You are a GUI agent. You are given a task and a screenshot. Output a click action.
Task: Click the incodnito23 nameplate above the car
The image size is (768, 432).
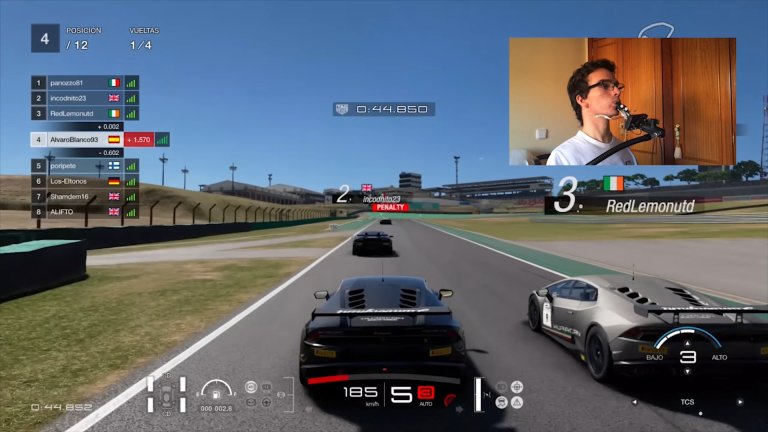[x=380, y=198]
